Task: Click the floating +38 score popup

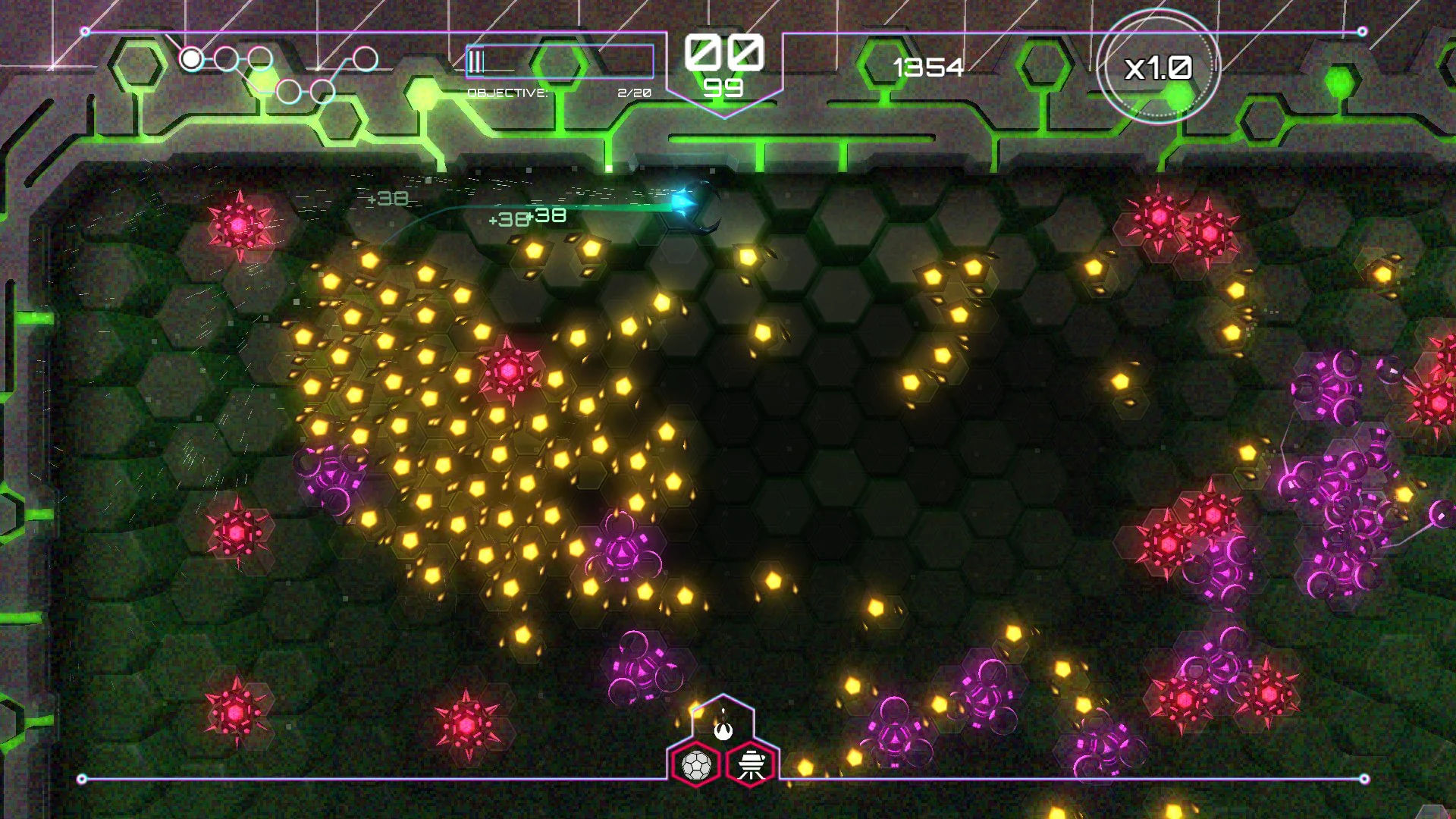Action: [x=387, y=198]
